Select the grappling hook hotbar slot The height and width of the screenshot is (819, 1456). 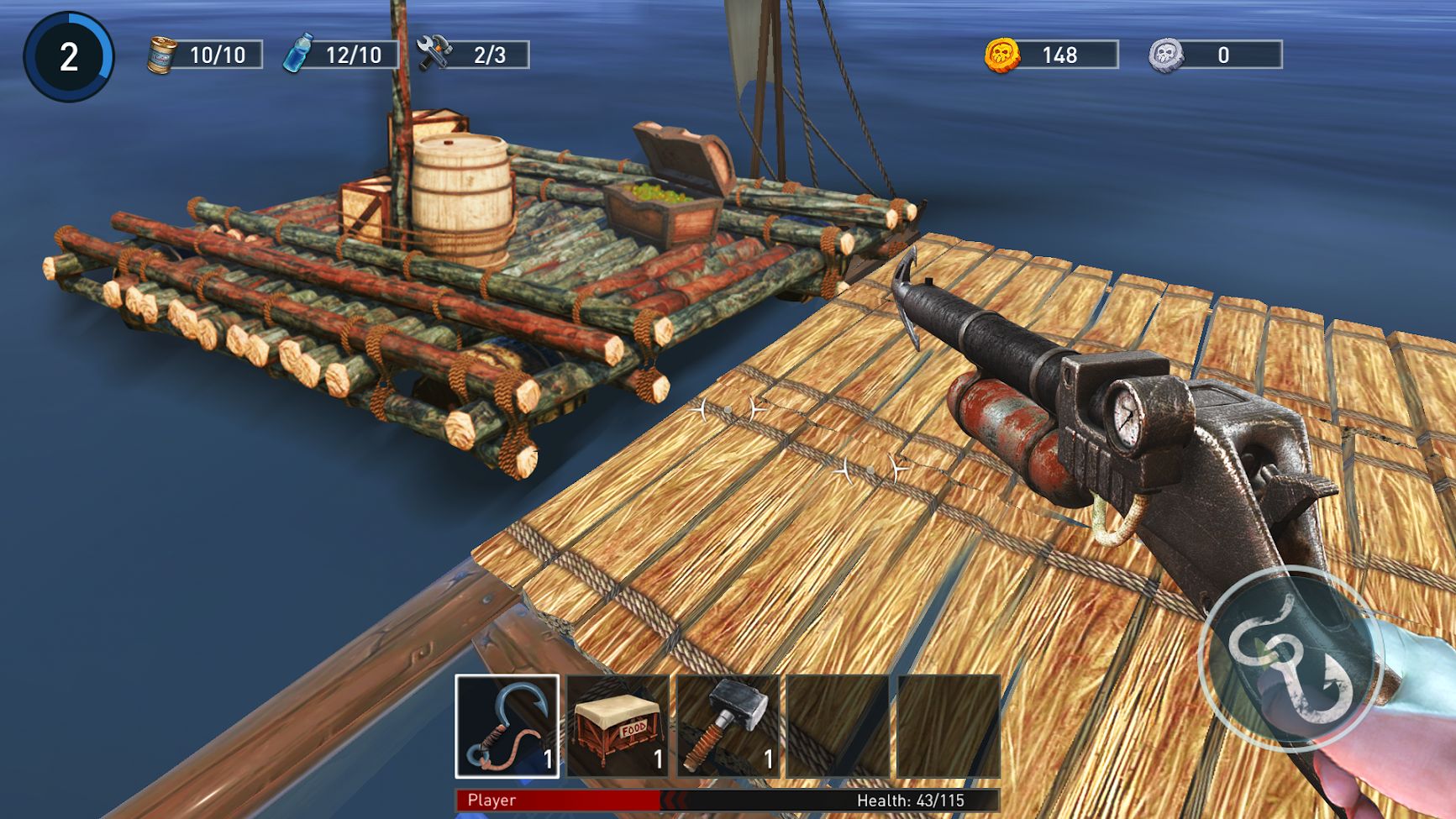[x=507, y=726]
